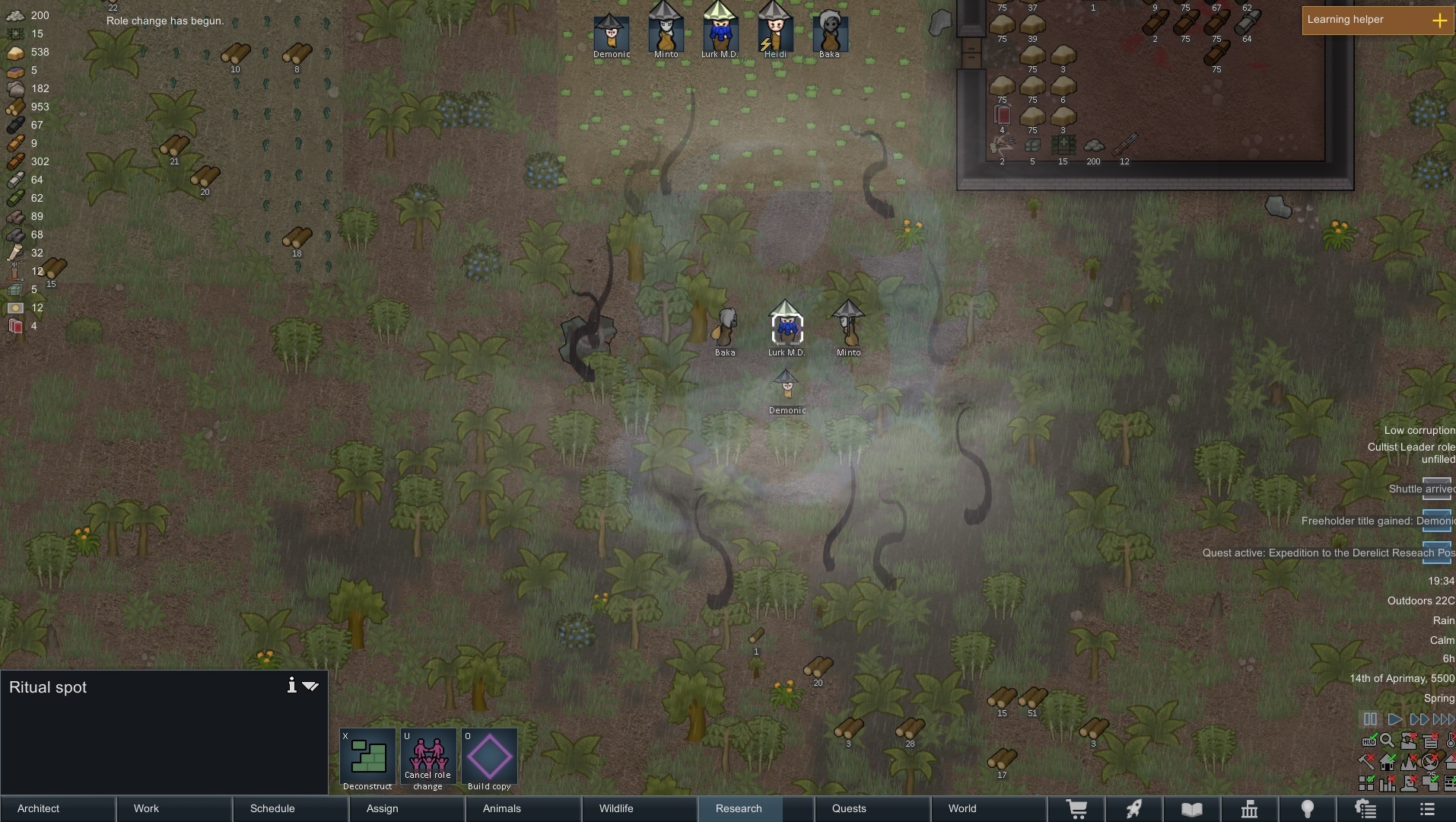Toggle the roof overlay hammer icon
Image resolution: width=1456 pixels, height=822 pixels.
pos(1366,762)
